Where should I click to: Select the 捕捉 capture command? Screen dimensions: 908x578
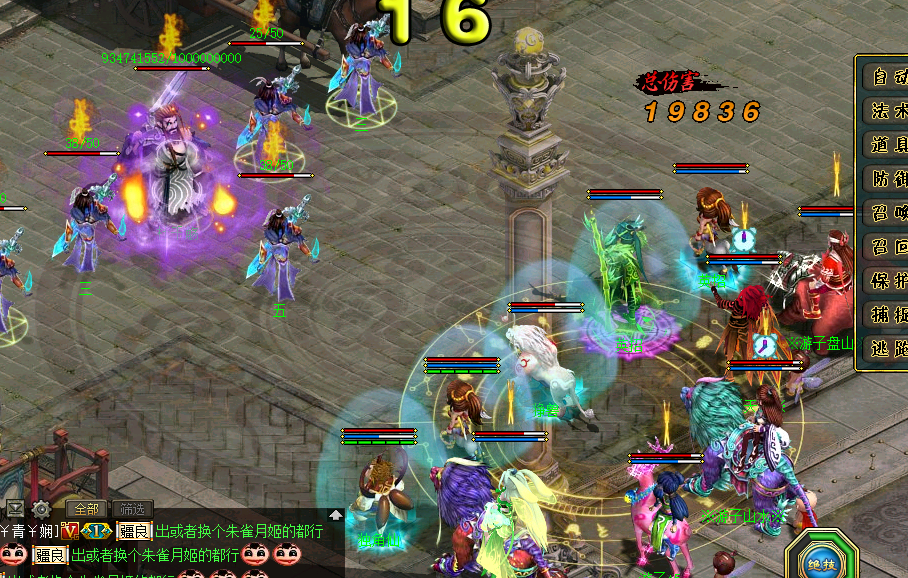[886, 315]
